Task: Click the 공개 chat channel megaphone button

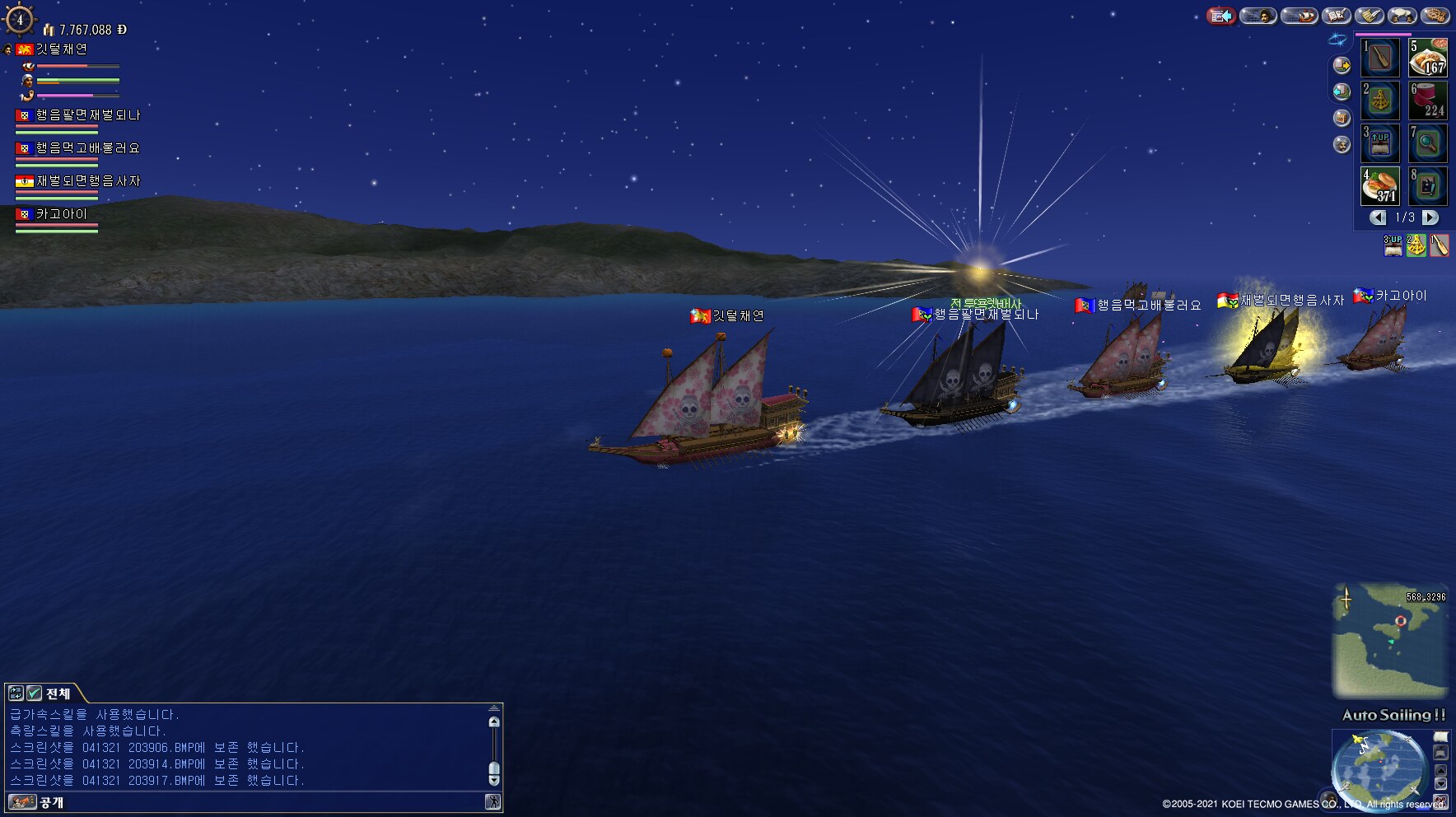Action: [x=23, y=802]
